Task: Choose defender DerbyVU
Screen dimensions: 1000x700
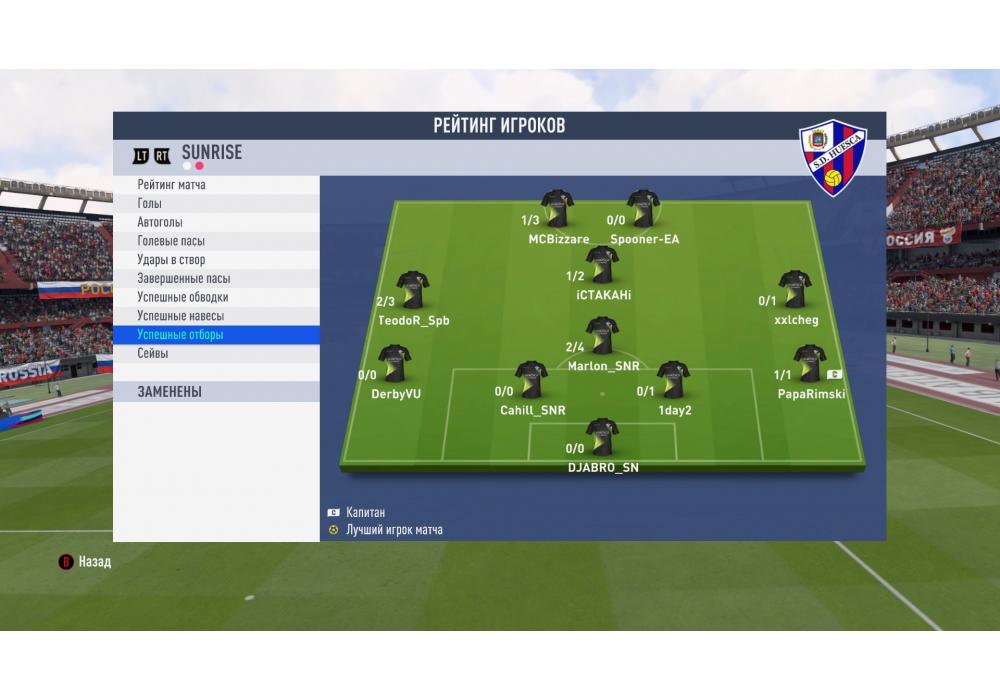Action: click(394, 364)
